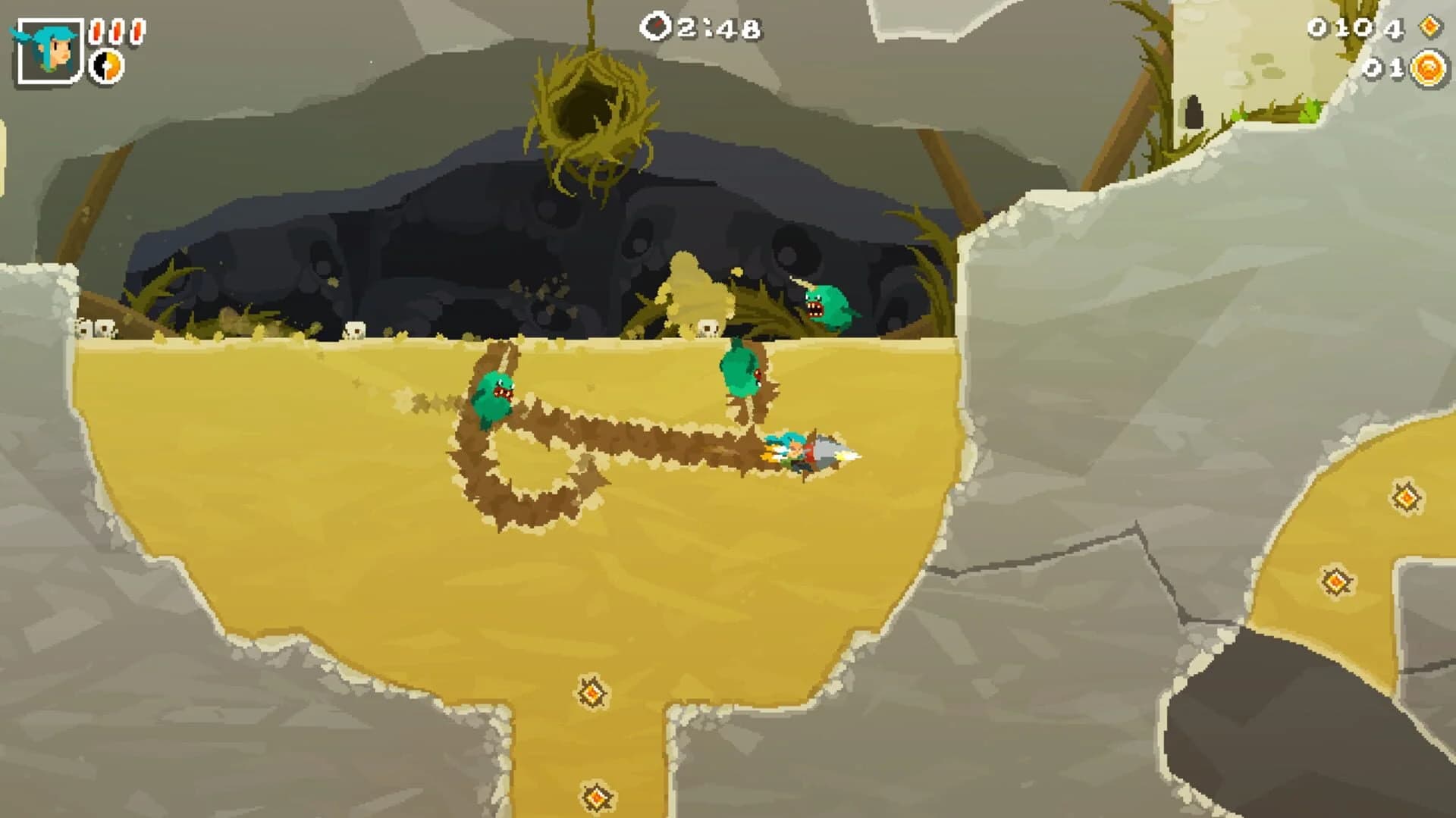Toggle the middle health marker in the HUD
Viewport: 1456px width, 818px height.
(118, 31)
